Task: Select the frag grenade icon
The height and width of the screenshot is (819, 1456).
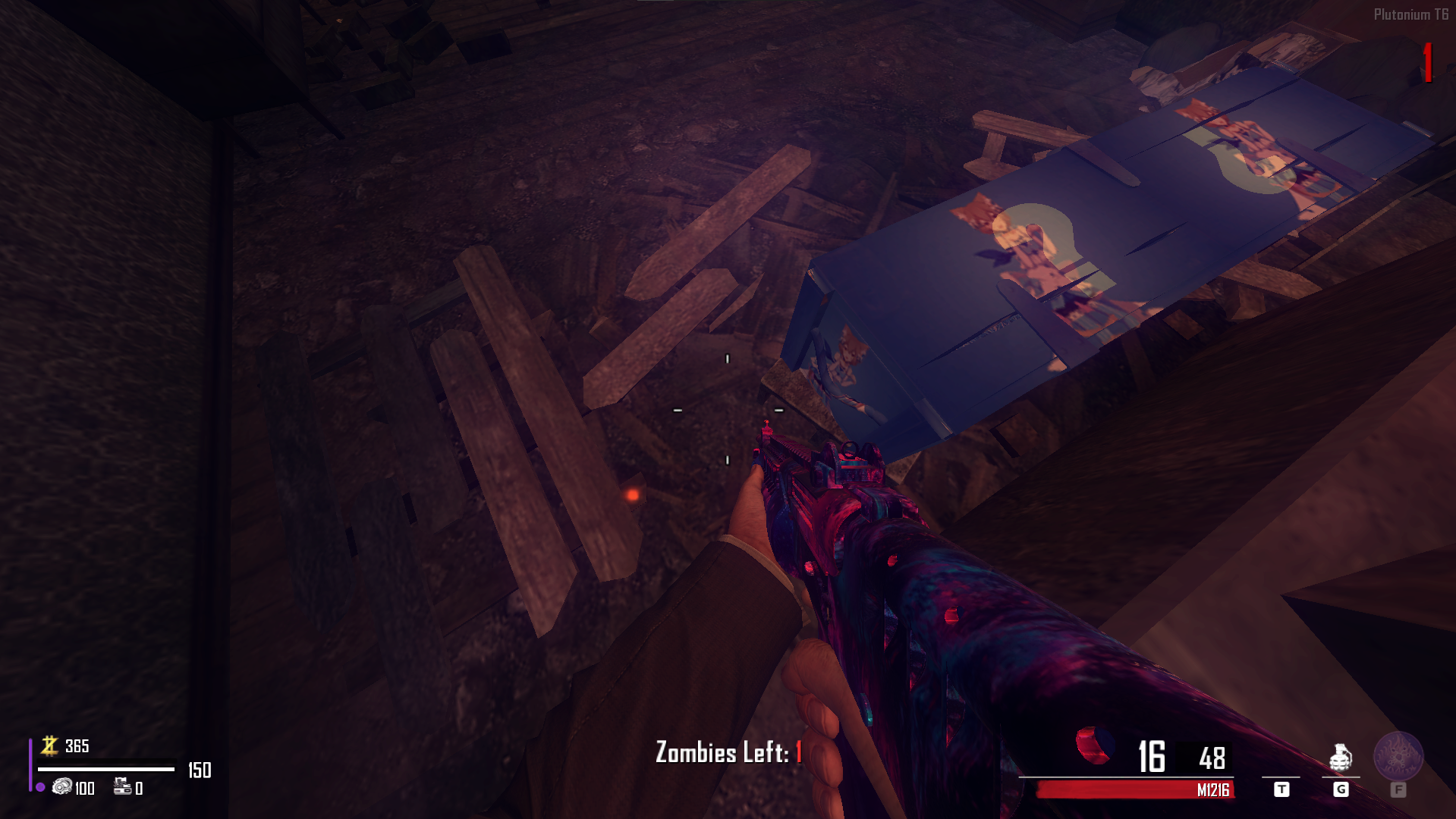Action: click(1341, 757)
